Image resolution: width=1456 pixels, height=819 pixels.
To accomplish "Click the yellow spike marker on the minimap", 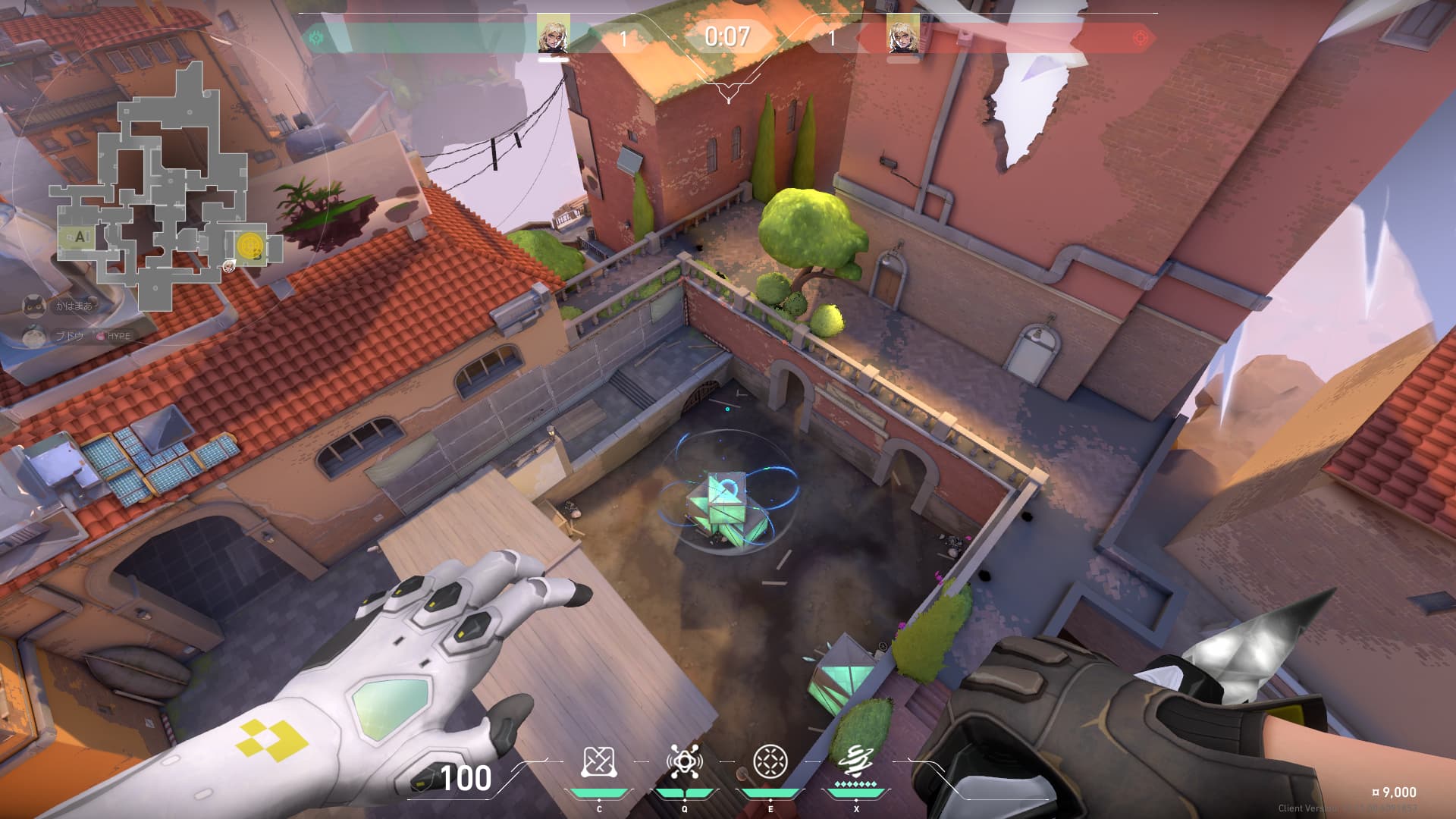I will [x=249, y=246].
